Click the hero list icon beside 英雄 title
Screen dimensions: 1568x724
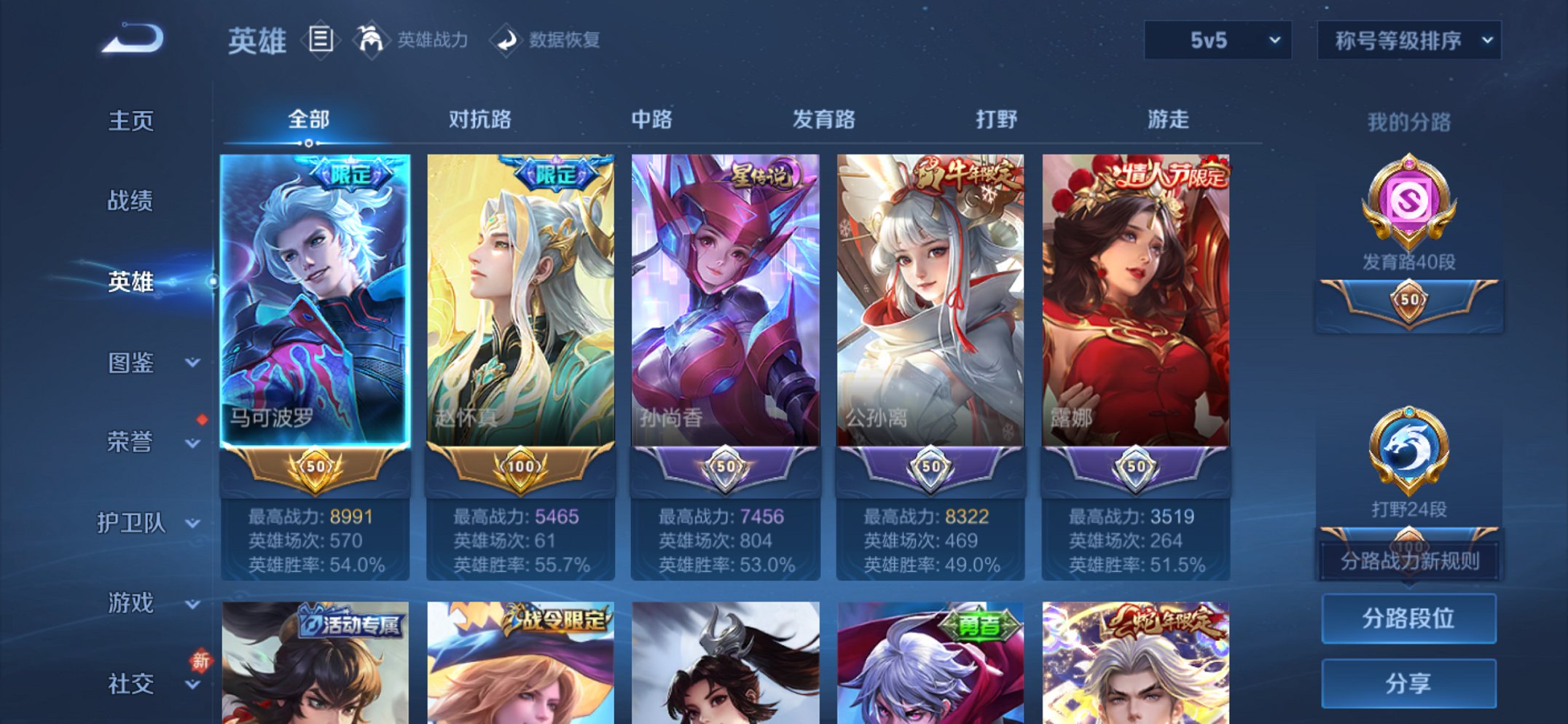coord(321,40)
